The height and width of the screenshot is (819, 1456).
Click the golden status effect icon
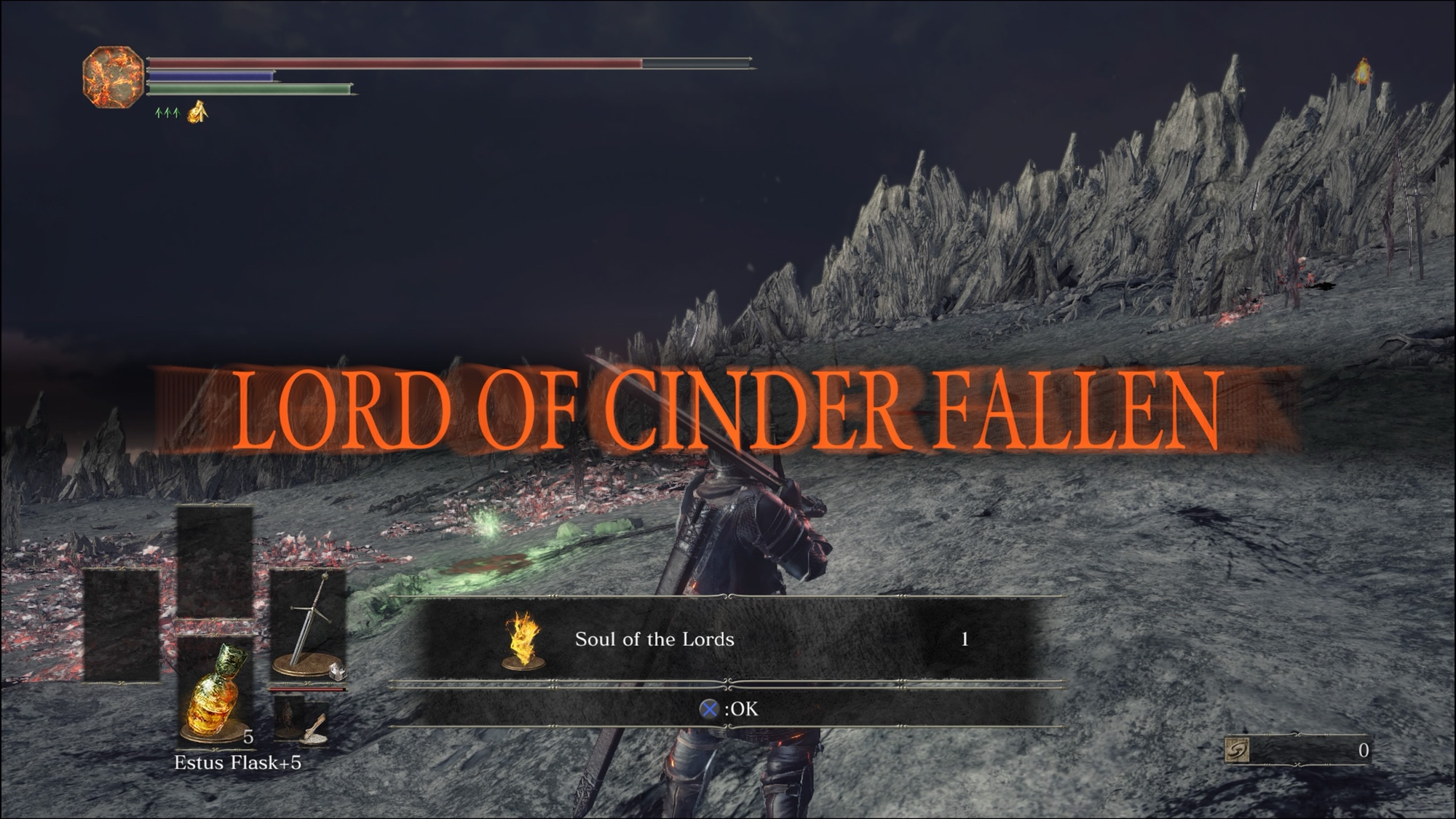[x=198, y=112]
